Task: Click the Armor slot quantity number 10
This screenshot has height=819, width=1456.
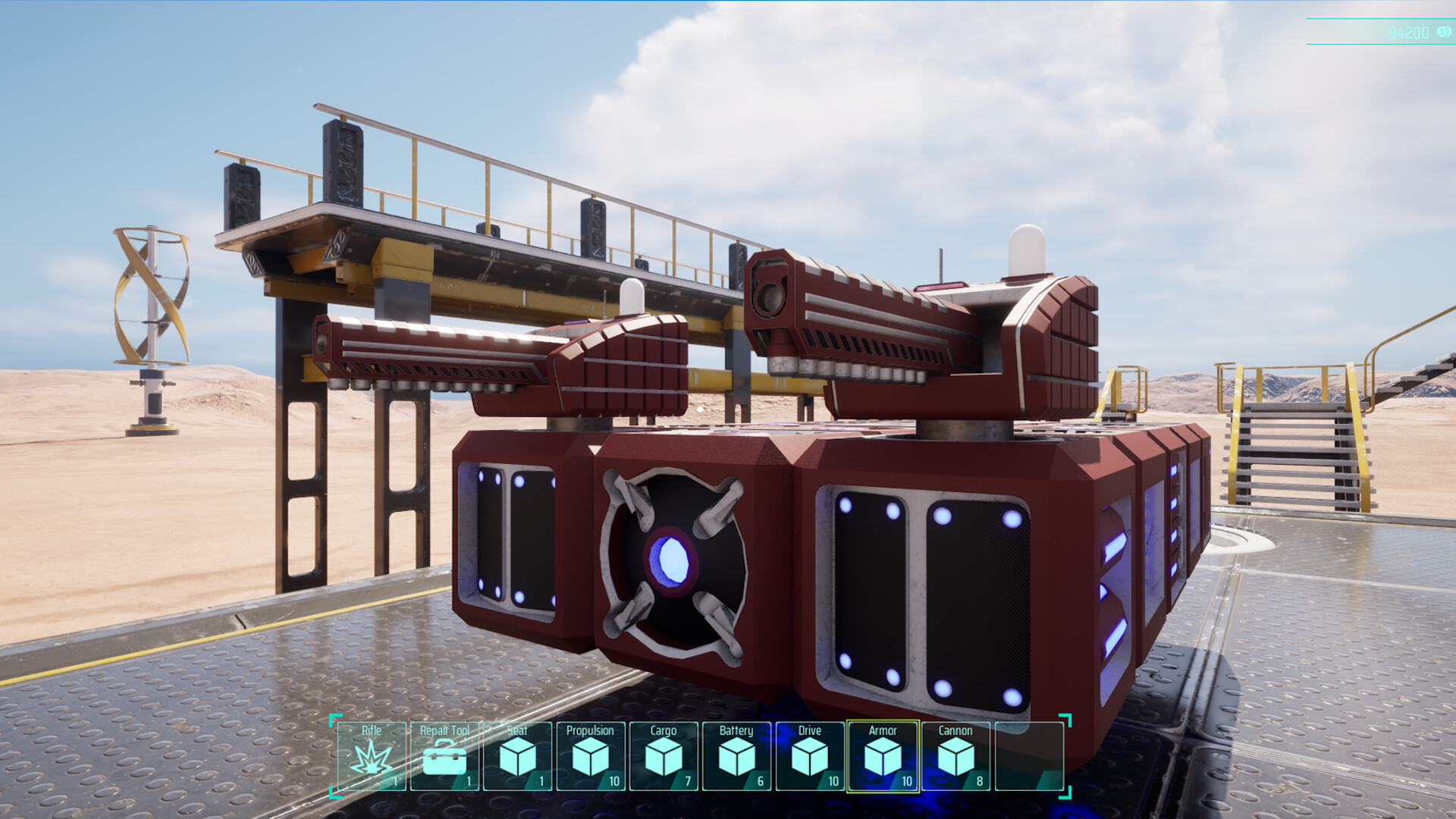Action: (905, 780)
